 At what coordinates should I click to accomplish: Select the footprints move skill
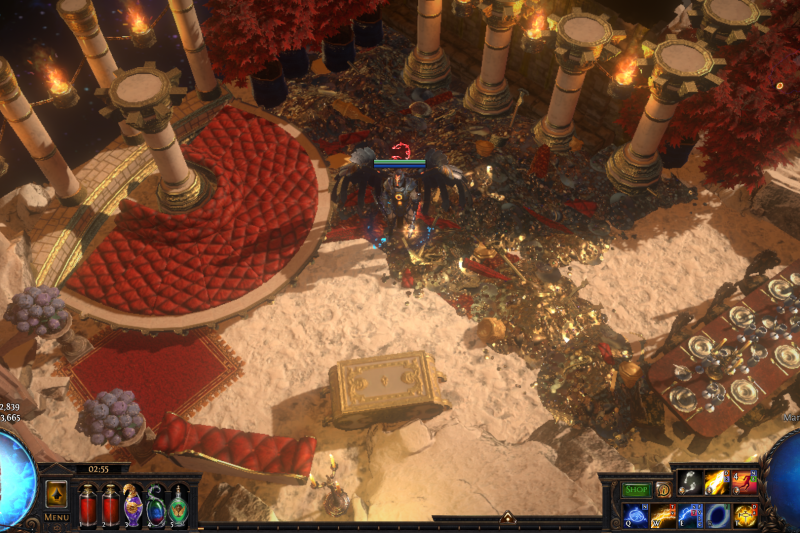(691, 483)
